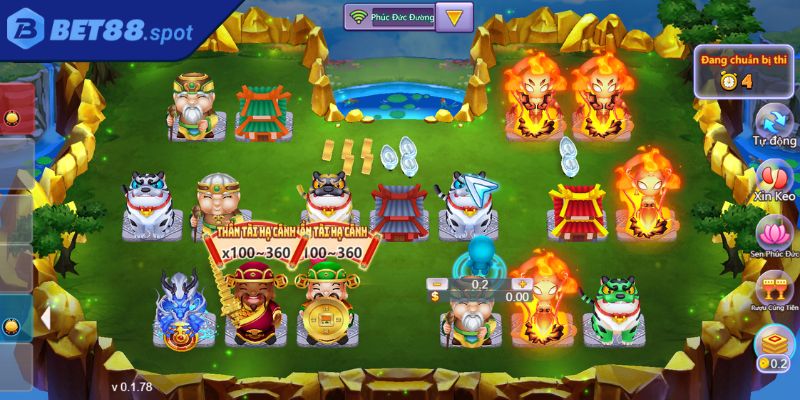Select the Rượu Cúng Tiên wine cups button
Screen dimensions: 800x400
[773, 294]
